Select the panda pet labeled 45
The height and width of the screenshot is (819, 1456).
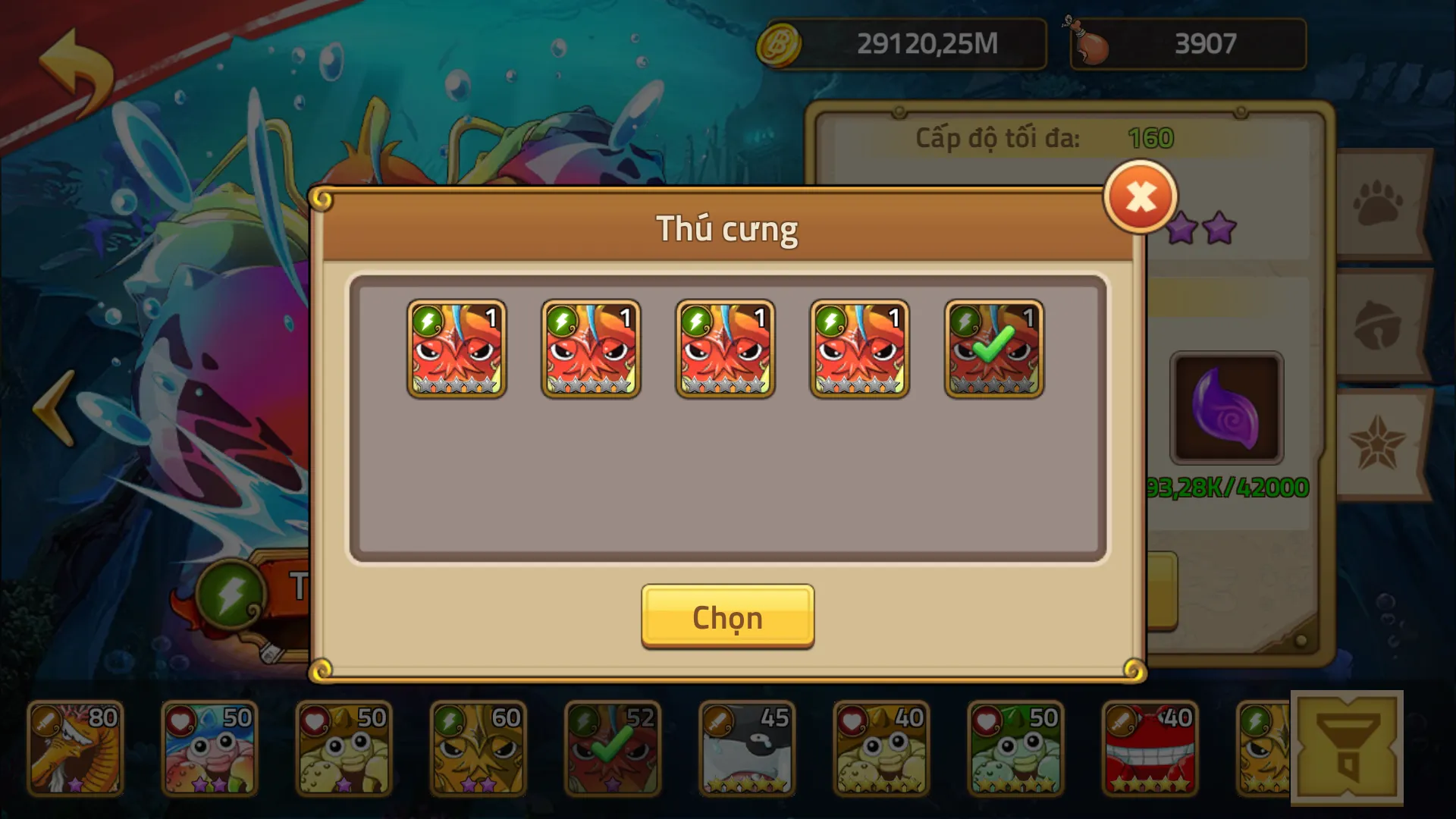pos(747,747)
